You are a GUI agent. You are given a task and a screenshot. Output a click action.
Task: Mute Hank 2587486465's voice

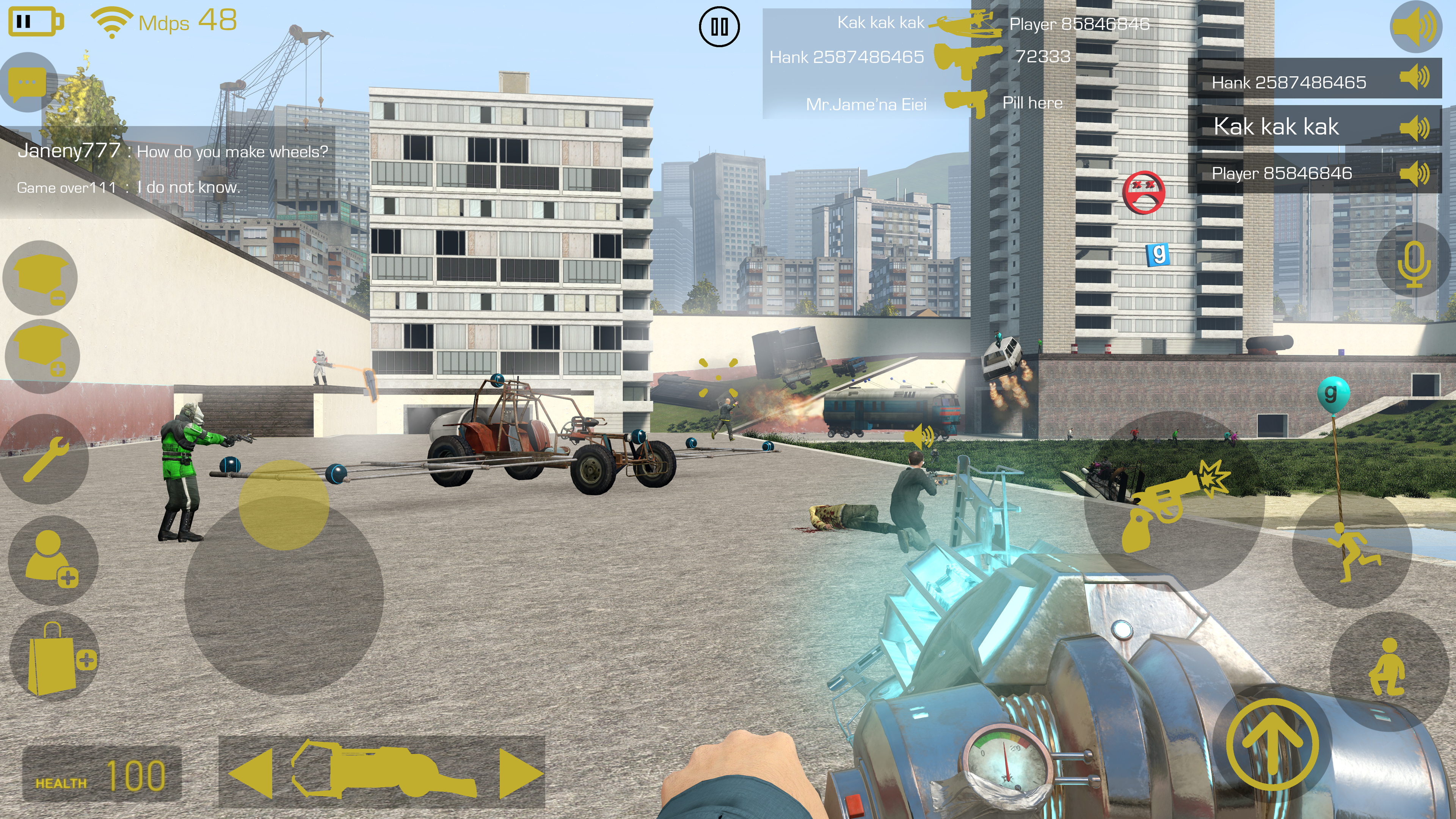click(x=1414, y=78)
